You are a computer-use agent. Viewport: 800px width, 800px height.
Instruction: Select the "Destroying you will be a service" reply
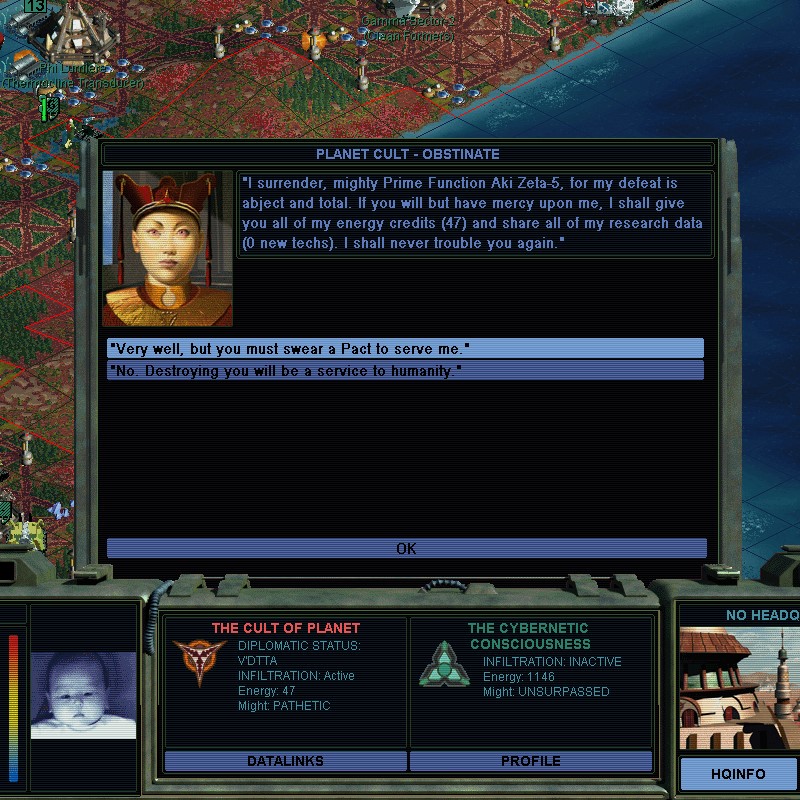pyautogui.click(x=405, y=371)
